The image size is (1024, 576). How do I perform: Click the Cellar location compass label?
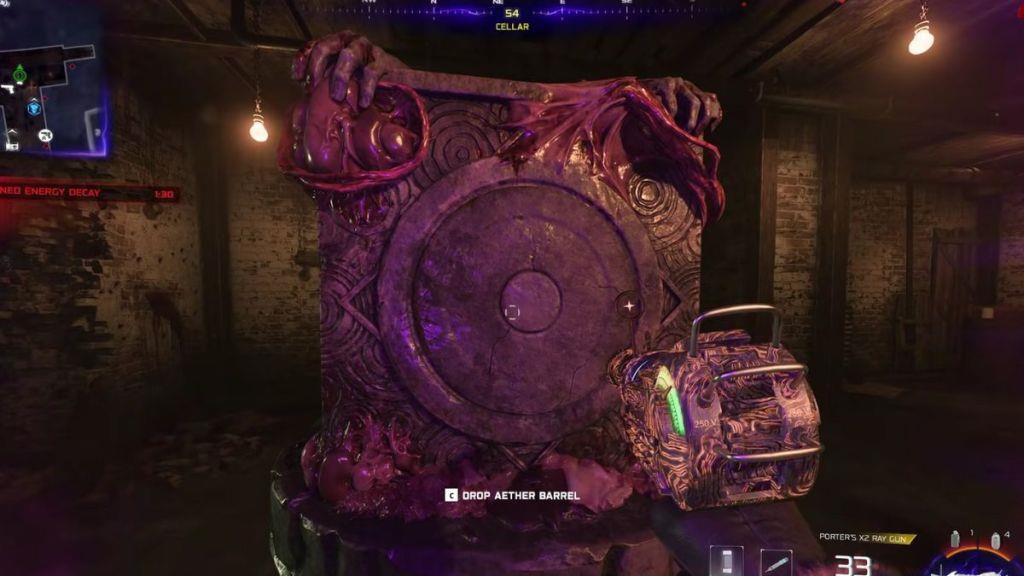tap(512, 27)
